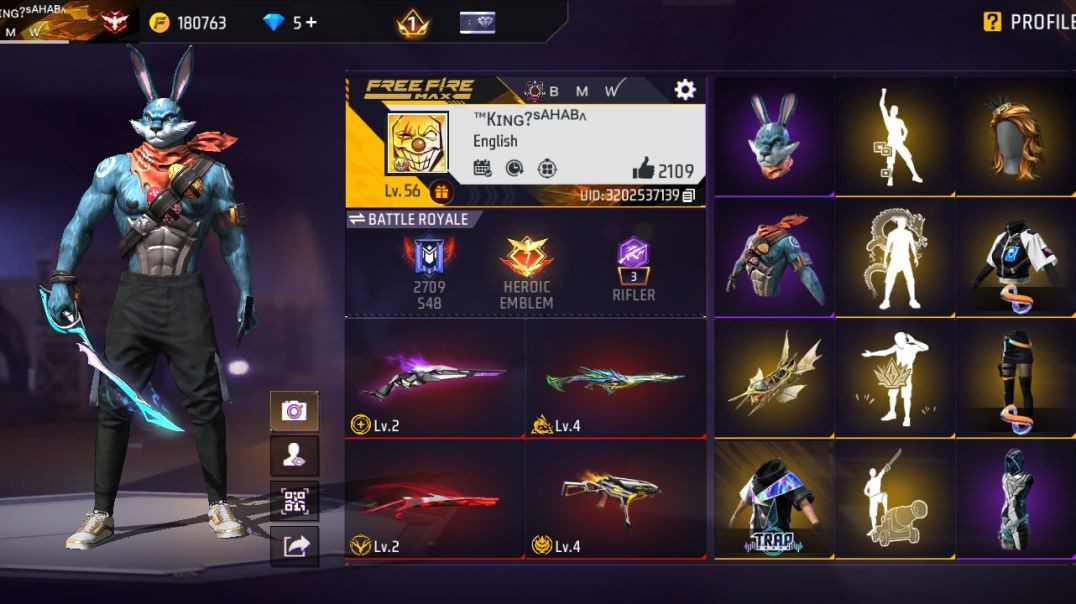View the Heroic Emblem rank badge
Viewport: 1076px width, 604px height.
pyautogui.click(x=527, y=270)
